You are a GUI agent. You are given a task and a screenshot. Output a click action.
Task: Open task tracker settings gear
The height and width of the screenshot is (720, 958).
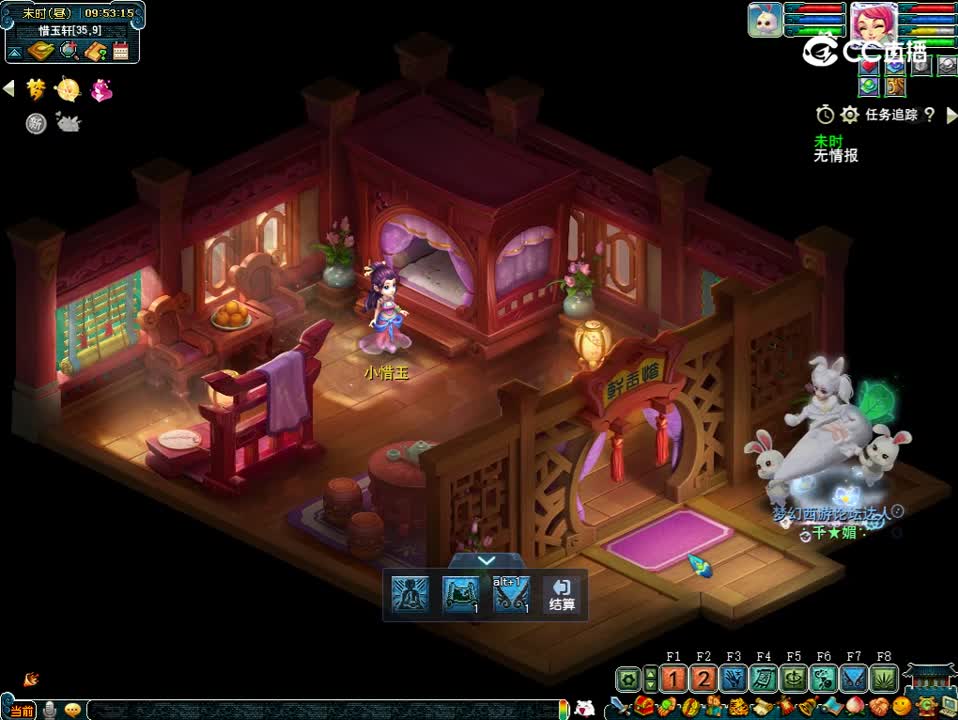pyautogui.click(x=850, y=115)
